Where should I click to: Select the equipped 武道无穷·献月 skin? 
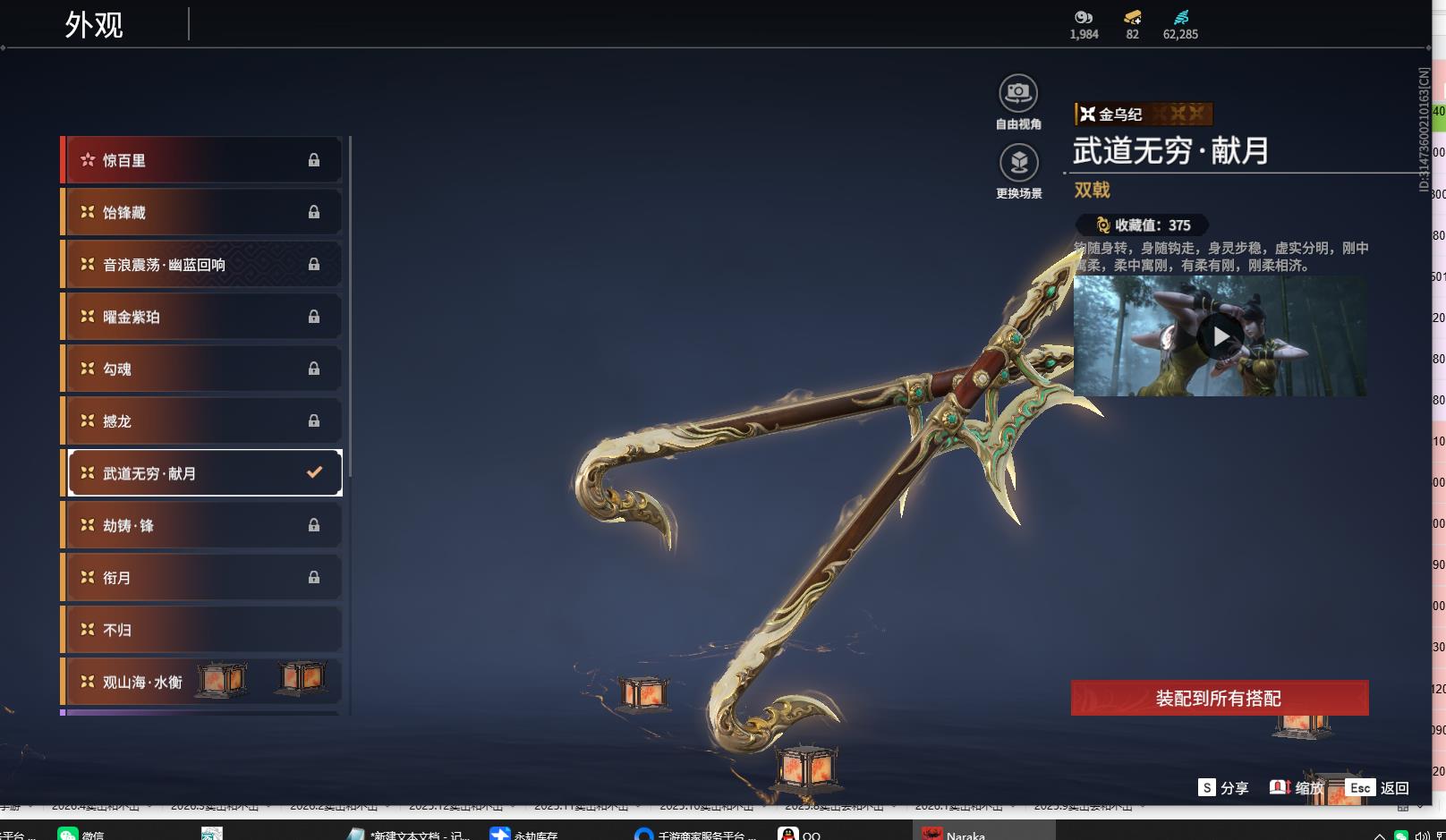(203, 473)
